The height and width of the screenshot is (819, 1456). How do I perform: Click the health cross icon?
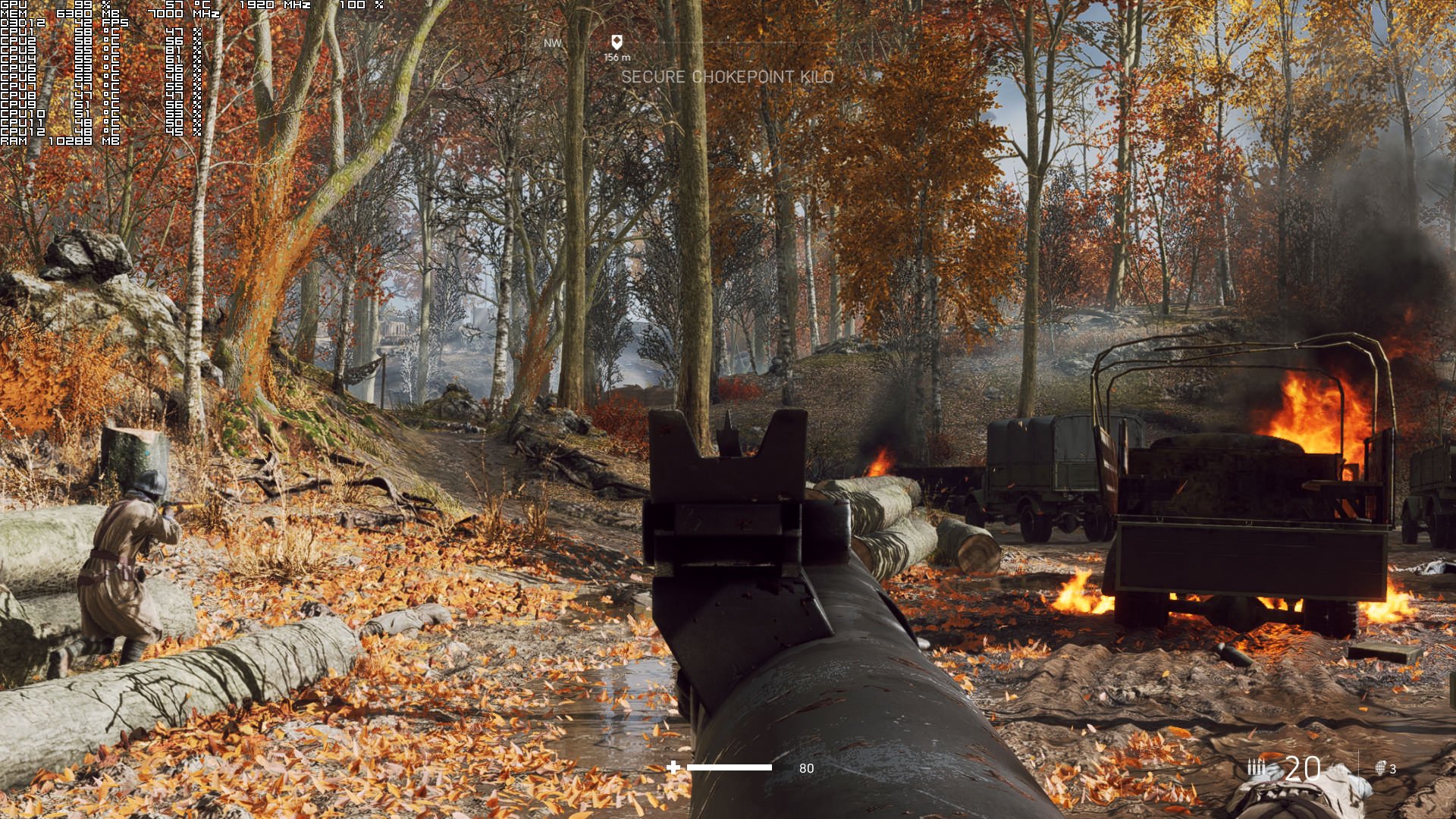[673, 767]
